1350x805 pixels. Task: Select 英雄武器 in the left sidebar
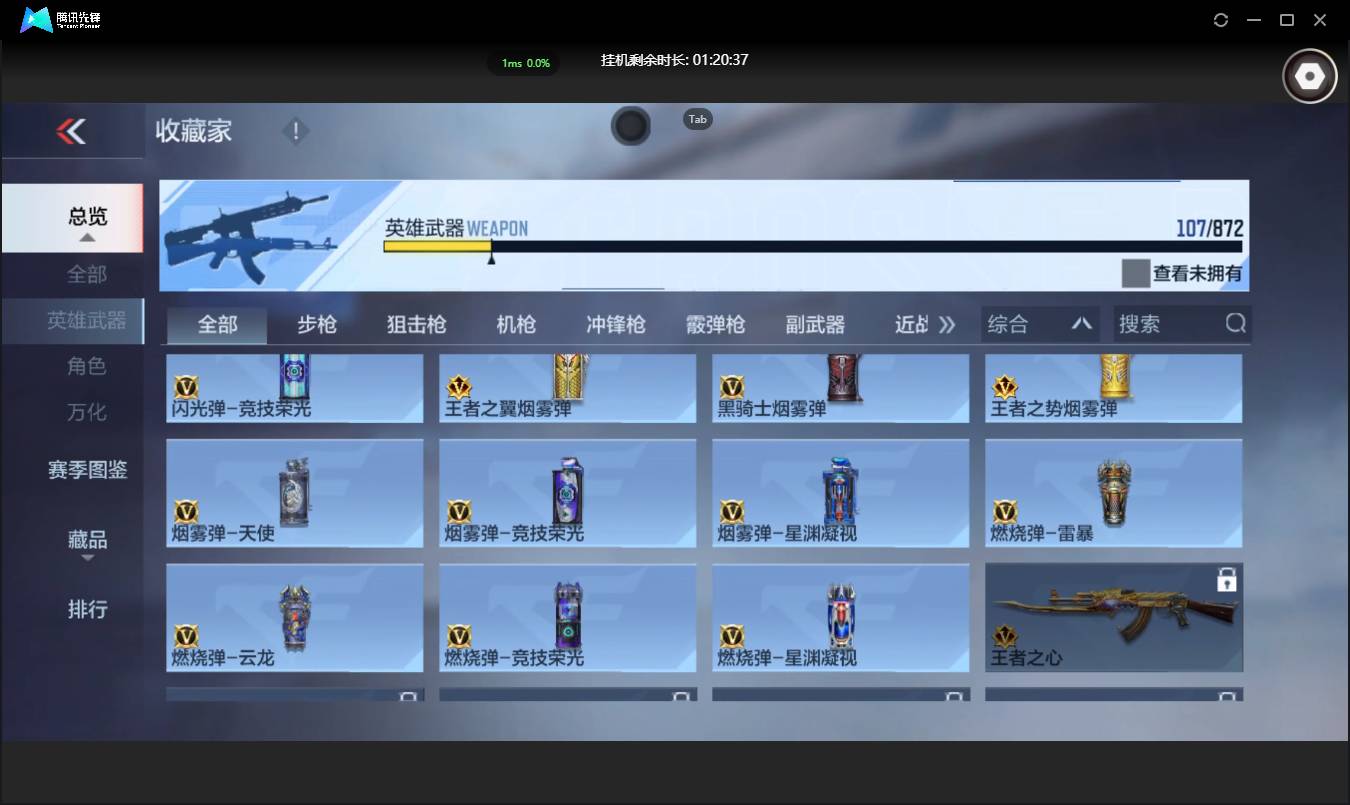pyautogui.click(x=87, y=320)
